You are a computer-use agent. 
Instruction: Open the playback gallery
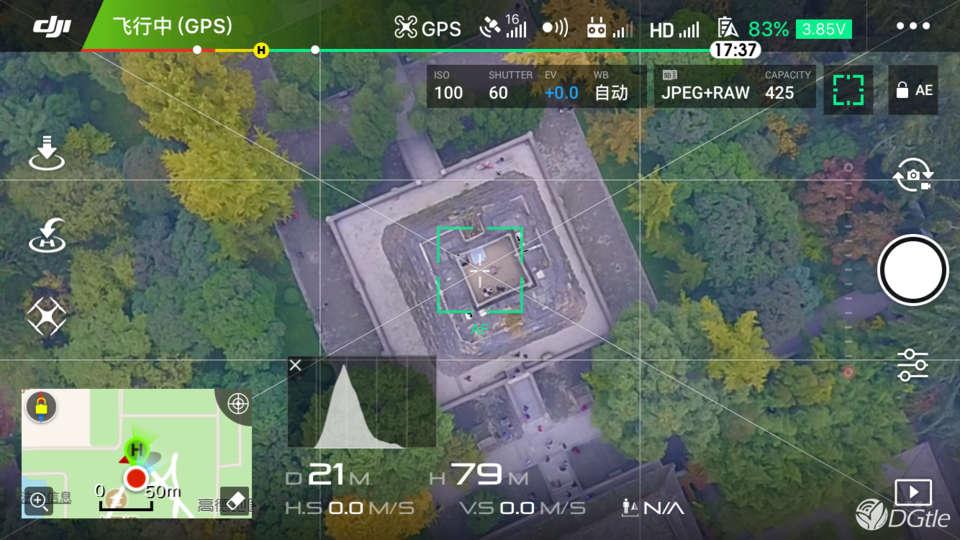click(912, 492)
